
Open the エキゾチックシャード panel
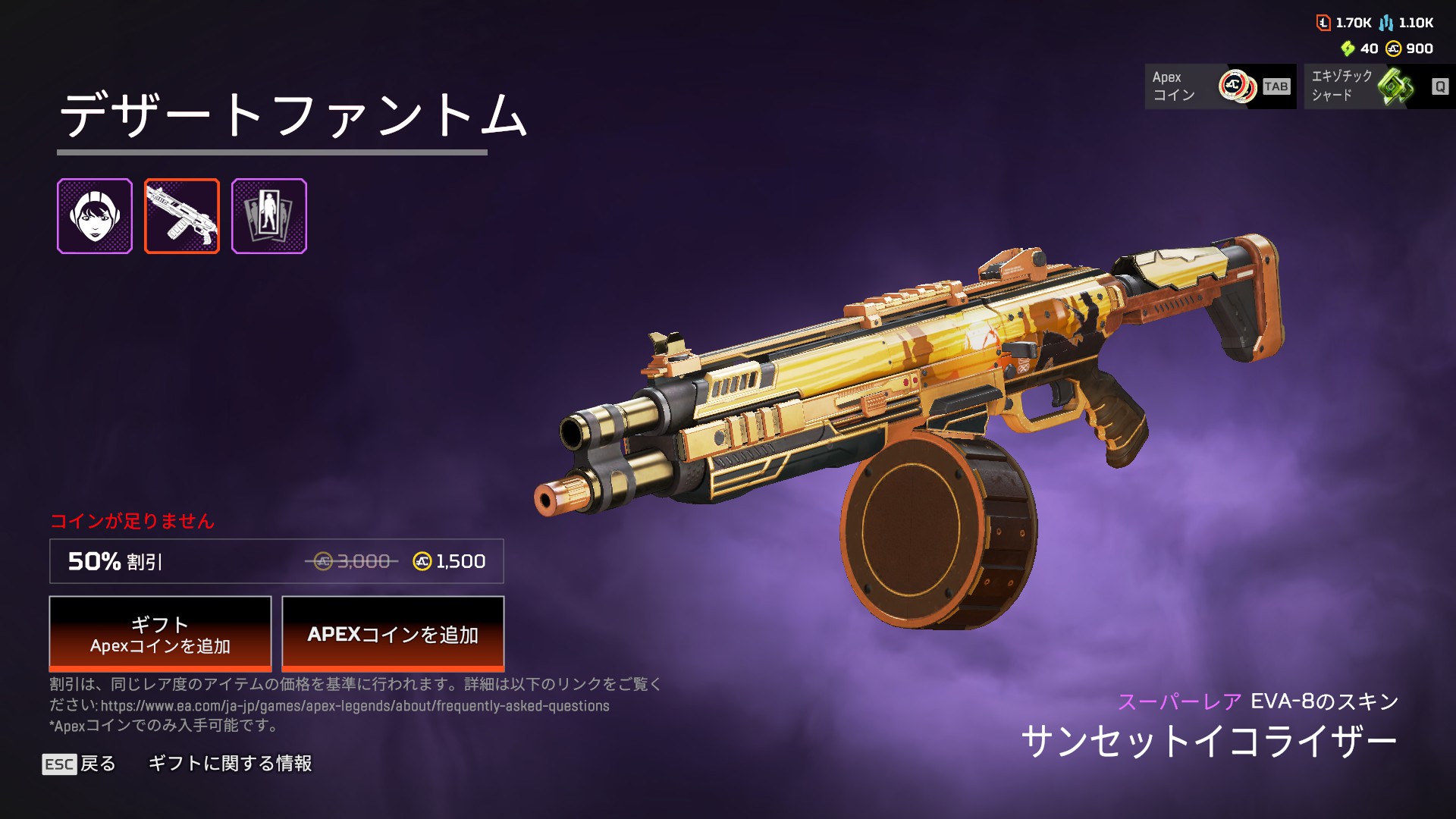coord(1379,86)
